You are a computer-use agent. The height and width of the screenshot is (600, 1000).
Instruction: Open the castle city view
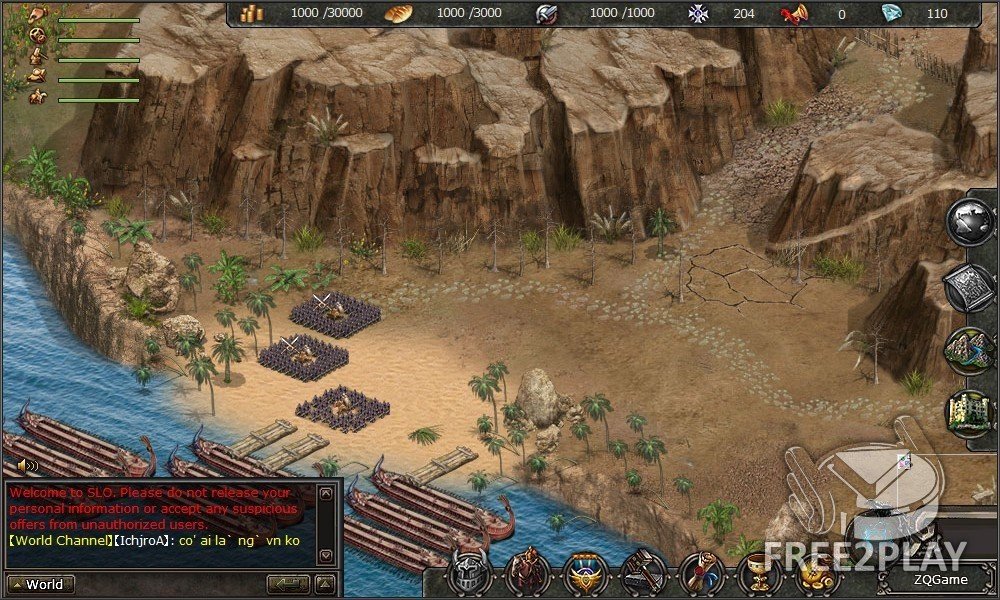click(x=970, y=413)
